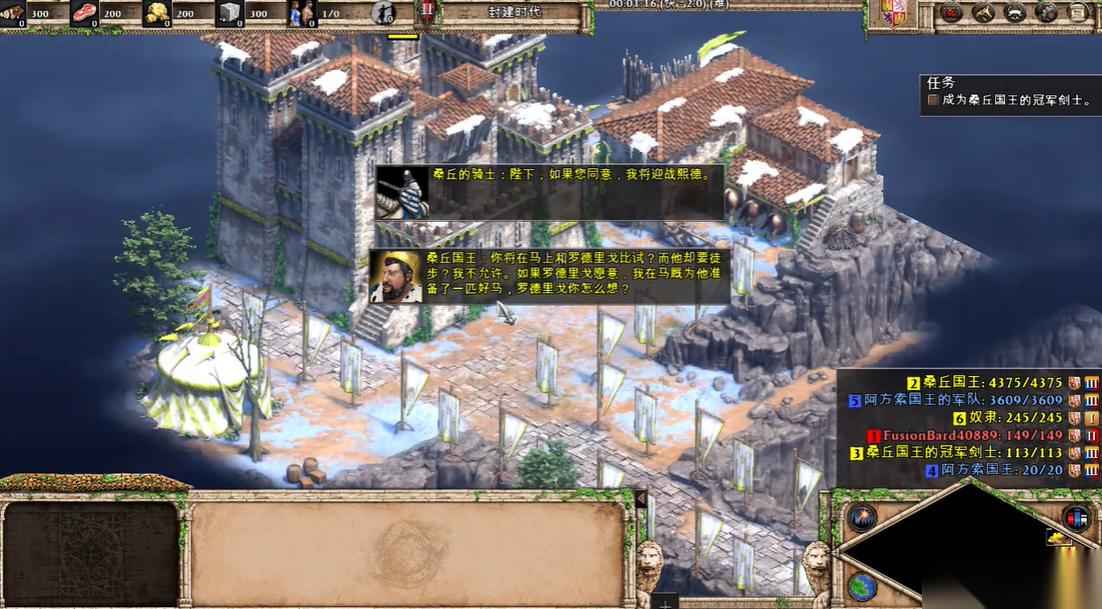
Task: Open the objectives checkmark button
Action: [x=952, y=13]
